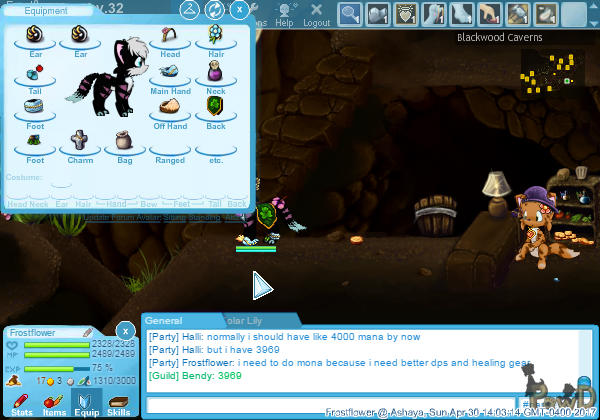Switch to the General chat tab
600x420 pixels.
[164, 321]
